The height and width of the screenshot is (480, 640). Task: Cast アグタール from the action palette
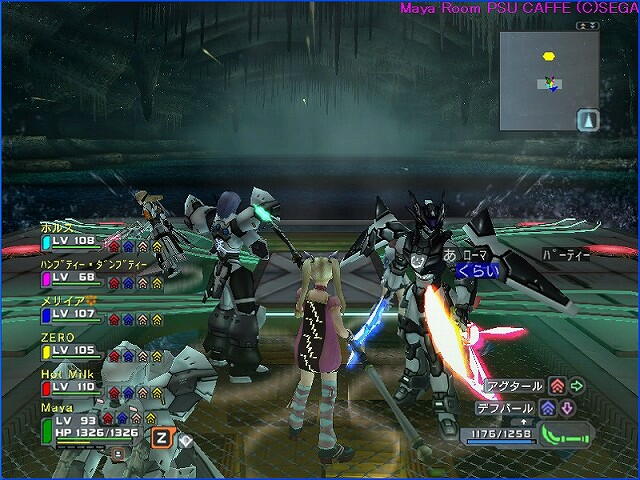pos(514,386)
